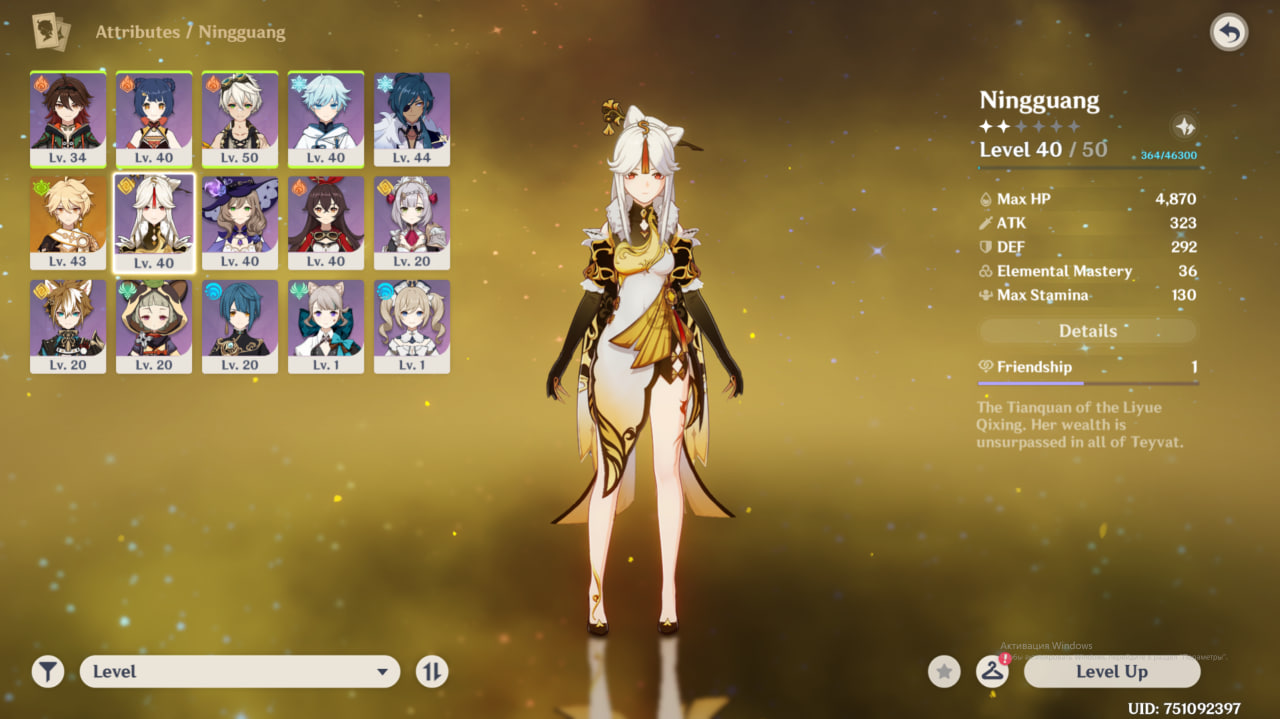
Task: Switch to Amber's character card
Action: click(326, 222)
